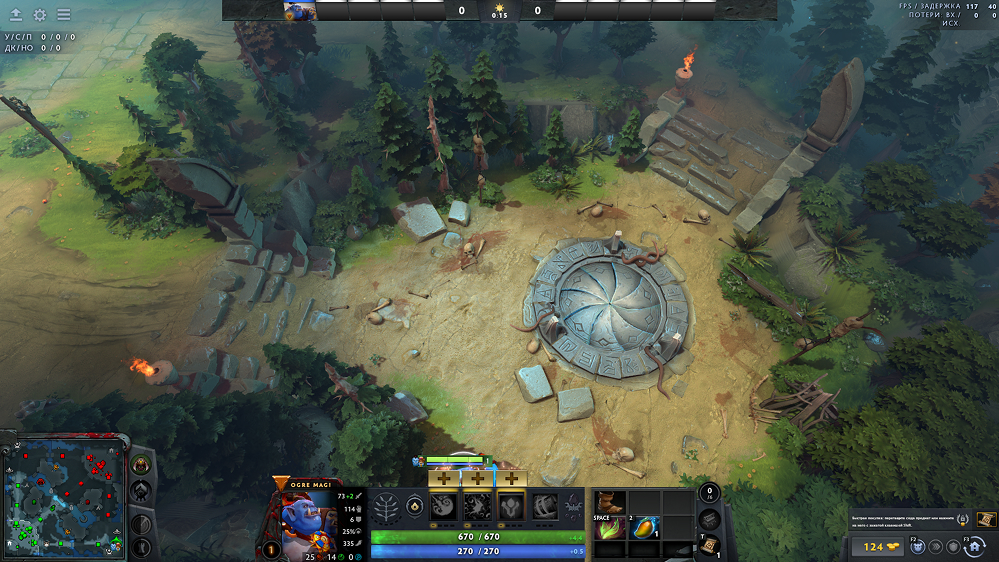Click the fourth ability icon, Multicast

545,506
